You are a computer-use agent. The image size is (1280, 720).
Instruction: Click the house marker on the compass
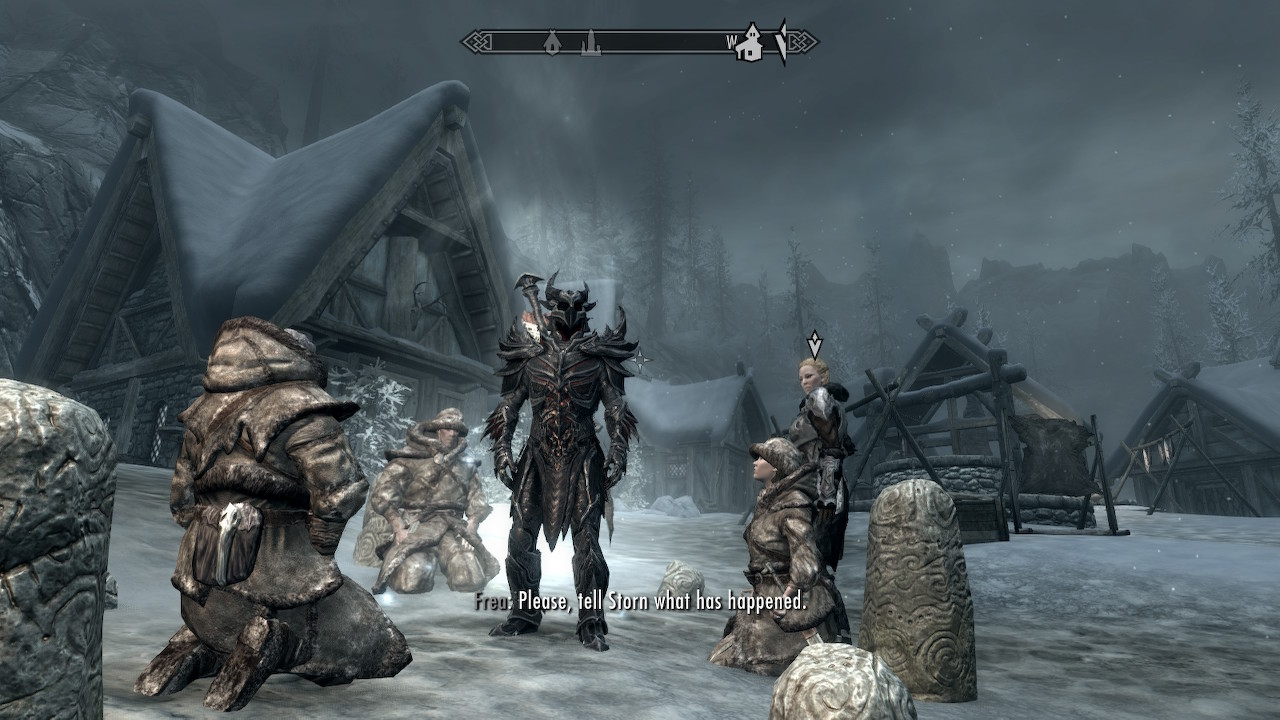[x=749, y=44]
